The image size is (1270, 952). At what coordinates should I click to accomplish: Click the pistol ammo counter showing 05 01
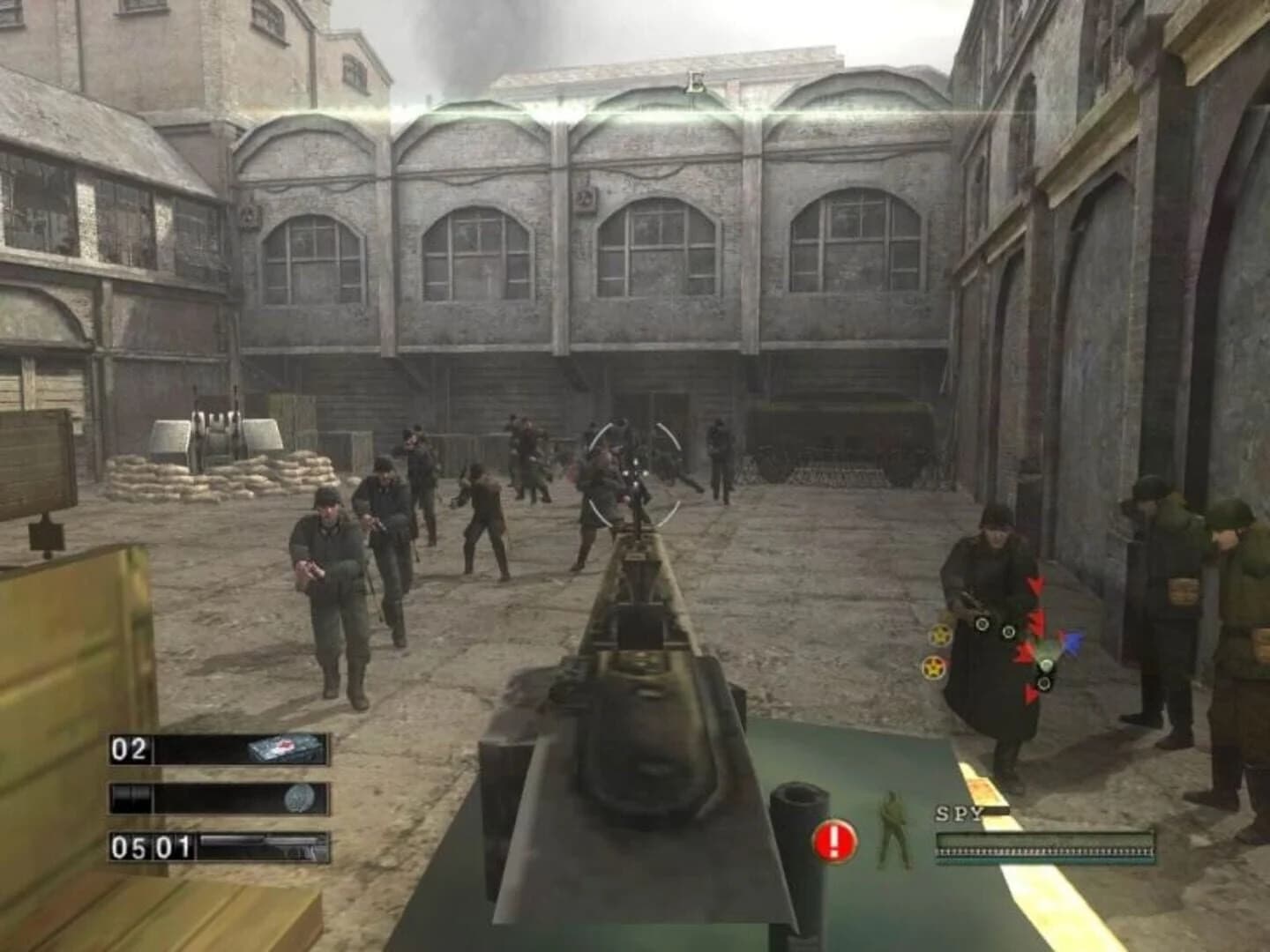pyautogui.click(x=152, y=846)
